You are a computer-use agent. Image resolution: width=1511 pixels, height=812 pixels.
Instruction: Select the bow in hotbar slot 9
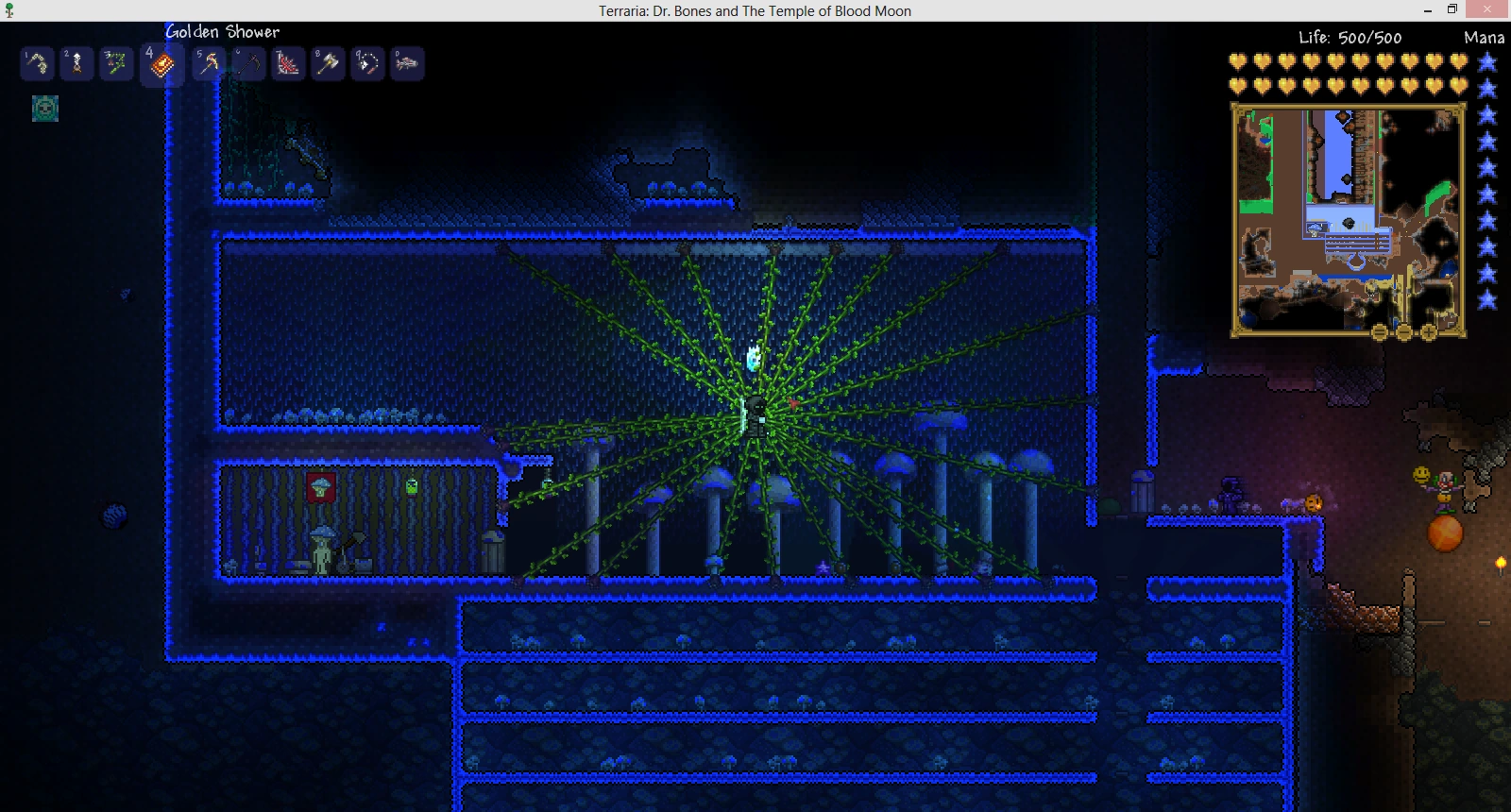(x=367, y=63)
